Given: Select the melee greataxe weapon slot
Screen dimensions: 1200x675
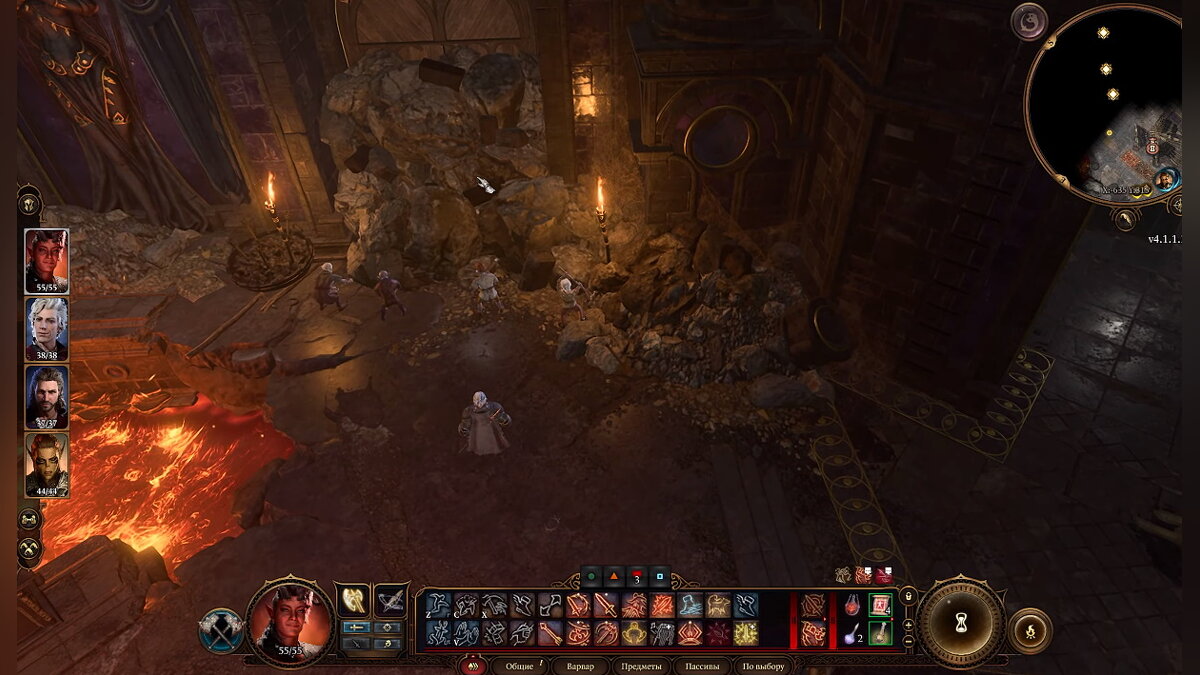Looking at the screenshot, I should [352, 600].
